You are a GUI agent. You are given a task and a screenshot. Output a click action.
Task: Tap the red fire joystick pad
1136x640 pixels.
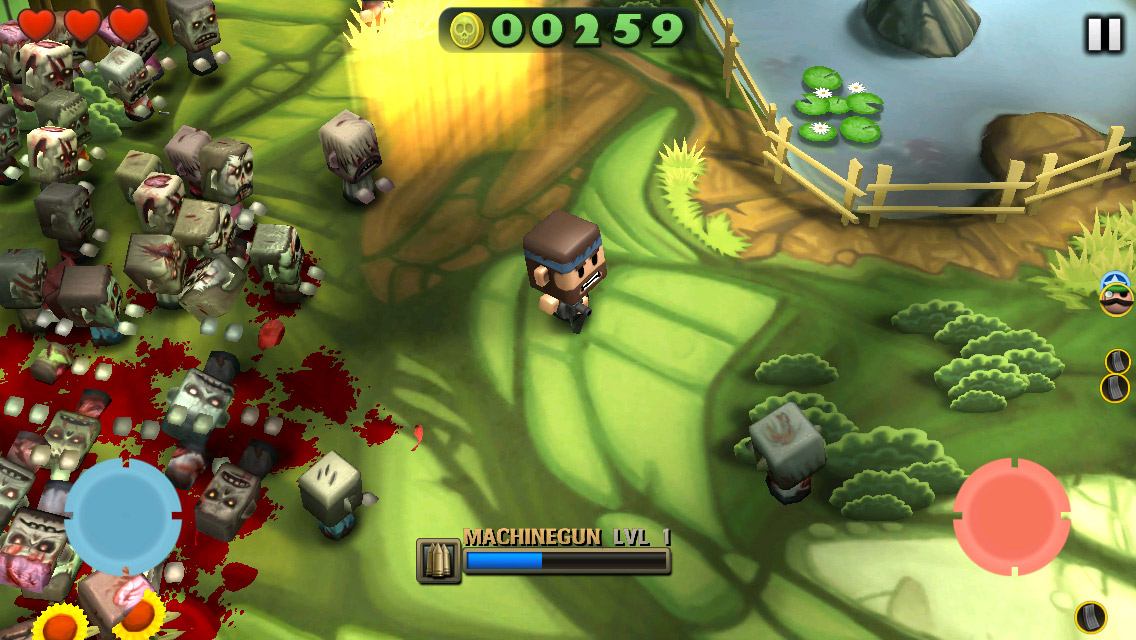1011,517
